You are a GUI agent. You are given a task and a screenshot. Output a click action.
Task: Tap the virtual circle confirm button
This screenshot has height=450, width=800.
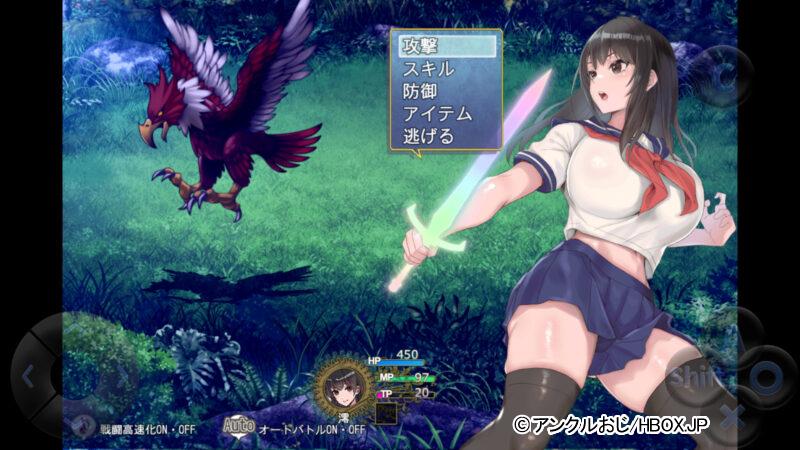tap(765, 377)
